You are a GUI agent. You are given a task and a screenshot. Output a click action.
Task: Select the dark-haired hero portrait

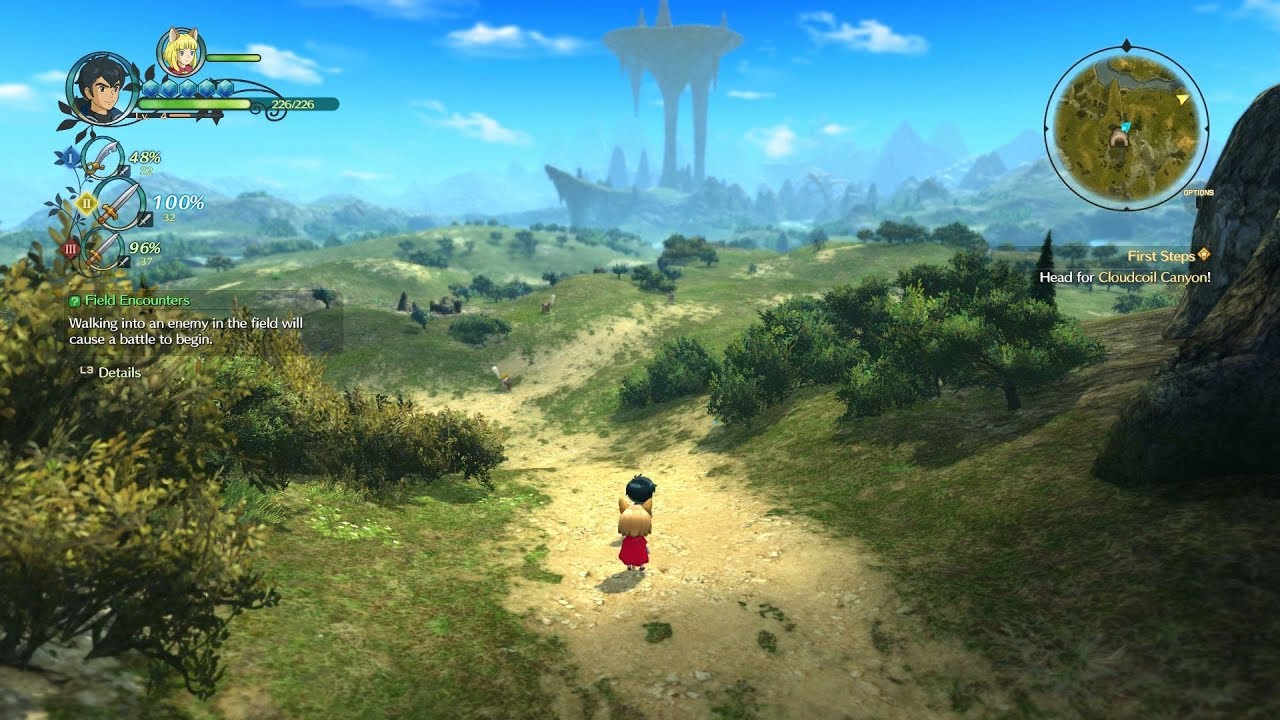[x=103, y=90]
